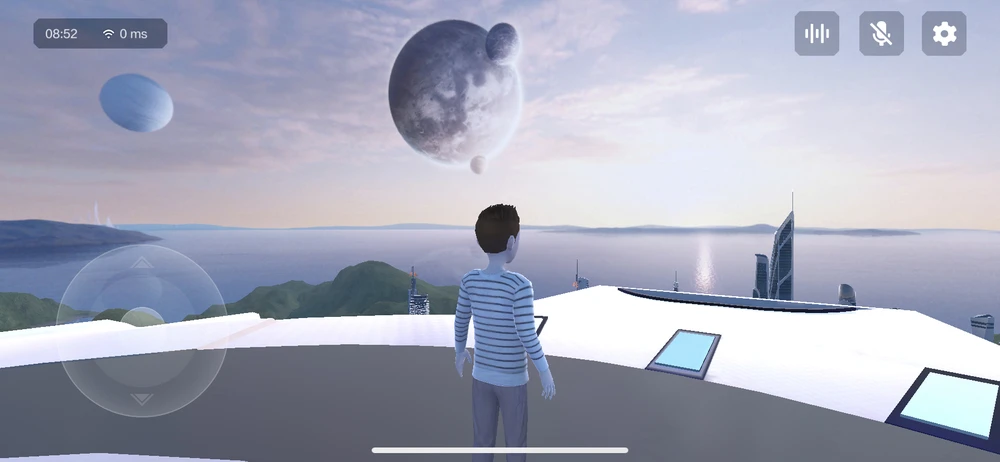
Task: Tap the joystick's up arrow
Action: [x=142, y=263]
